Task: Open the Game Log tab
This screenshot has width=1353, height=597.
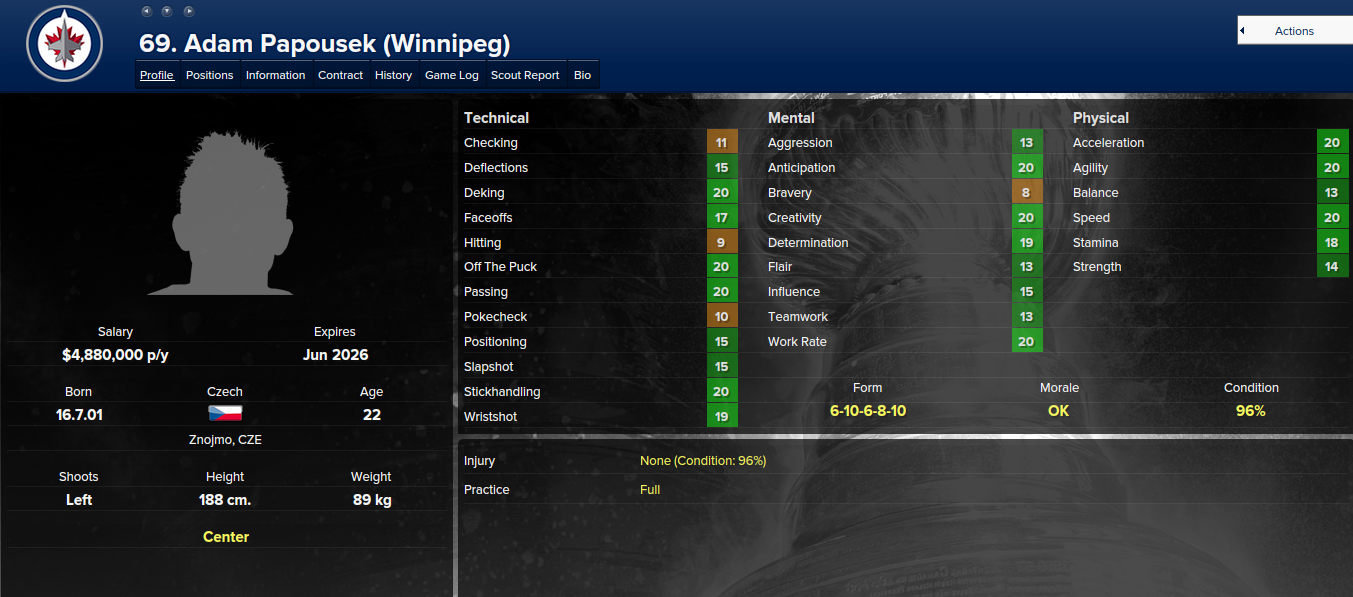Action: 452,75
